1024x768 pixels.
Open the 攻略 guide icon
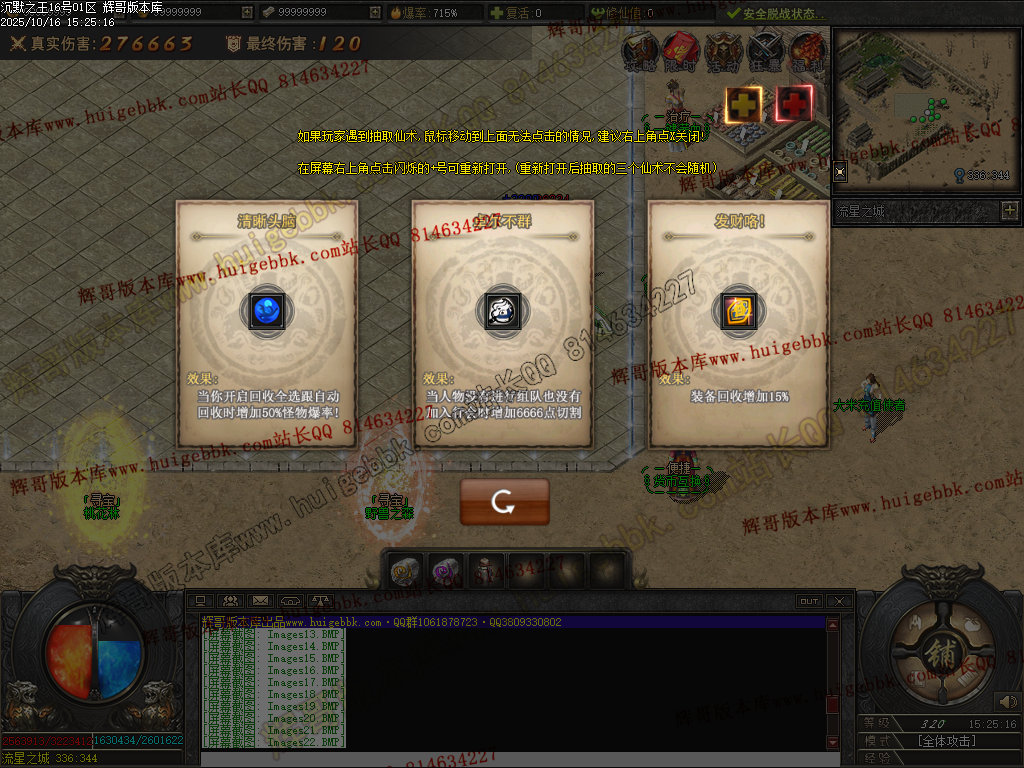[640, 50]
